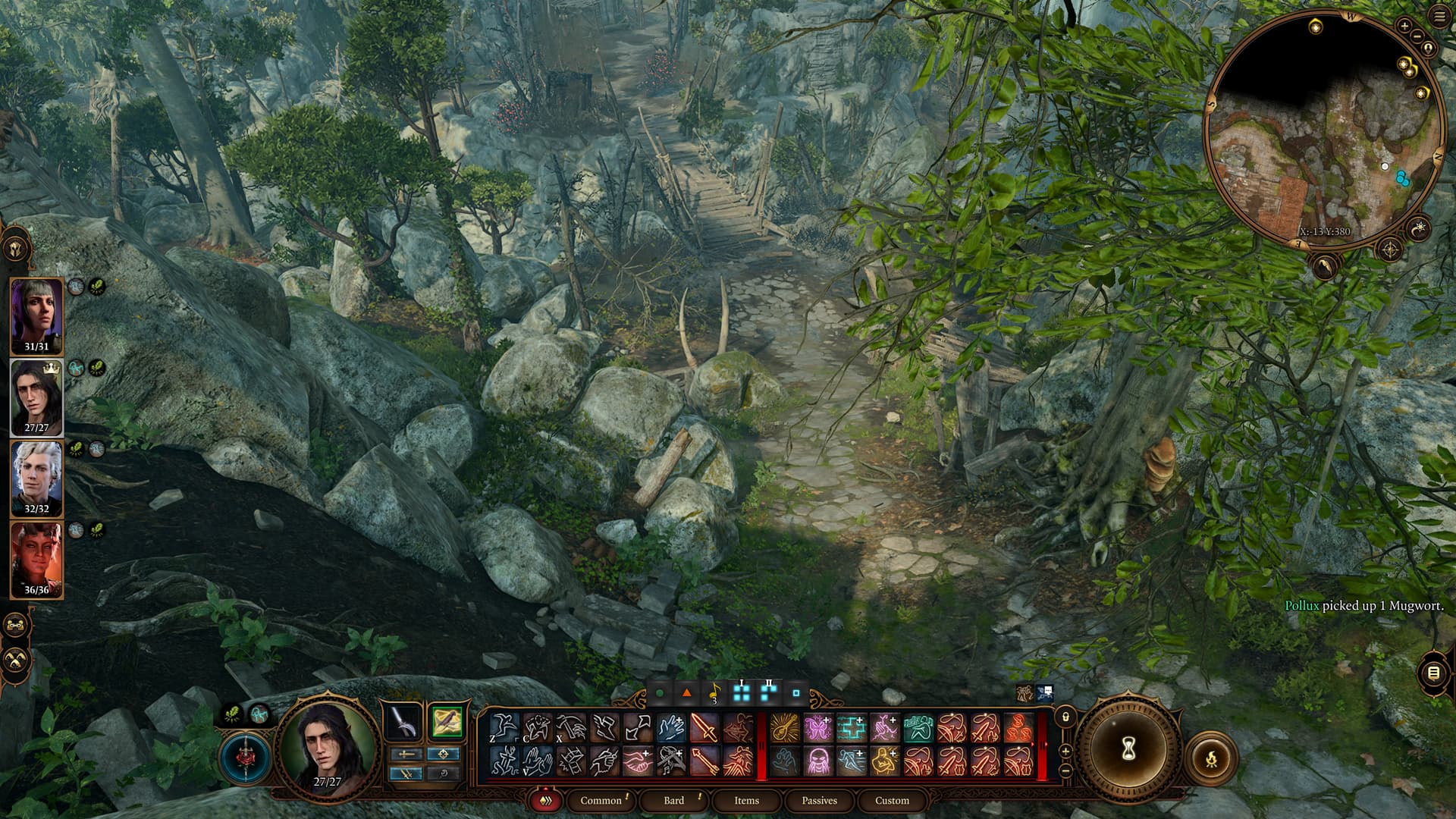Open the Bard hotbar tab
Viewport: 1456px width, 819px height.
pyautogui.click(x=673, y=800)
